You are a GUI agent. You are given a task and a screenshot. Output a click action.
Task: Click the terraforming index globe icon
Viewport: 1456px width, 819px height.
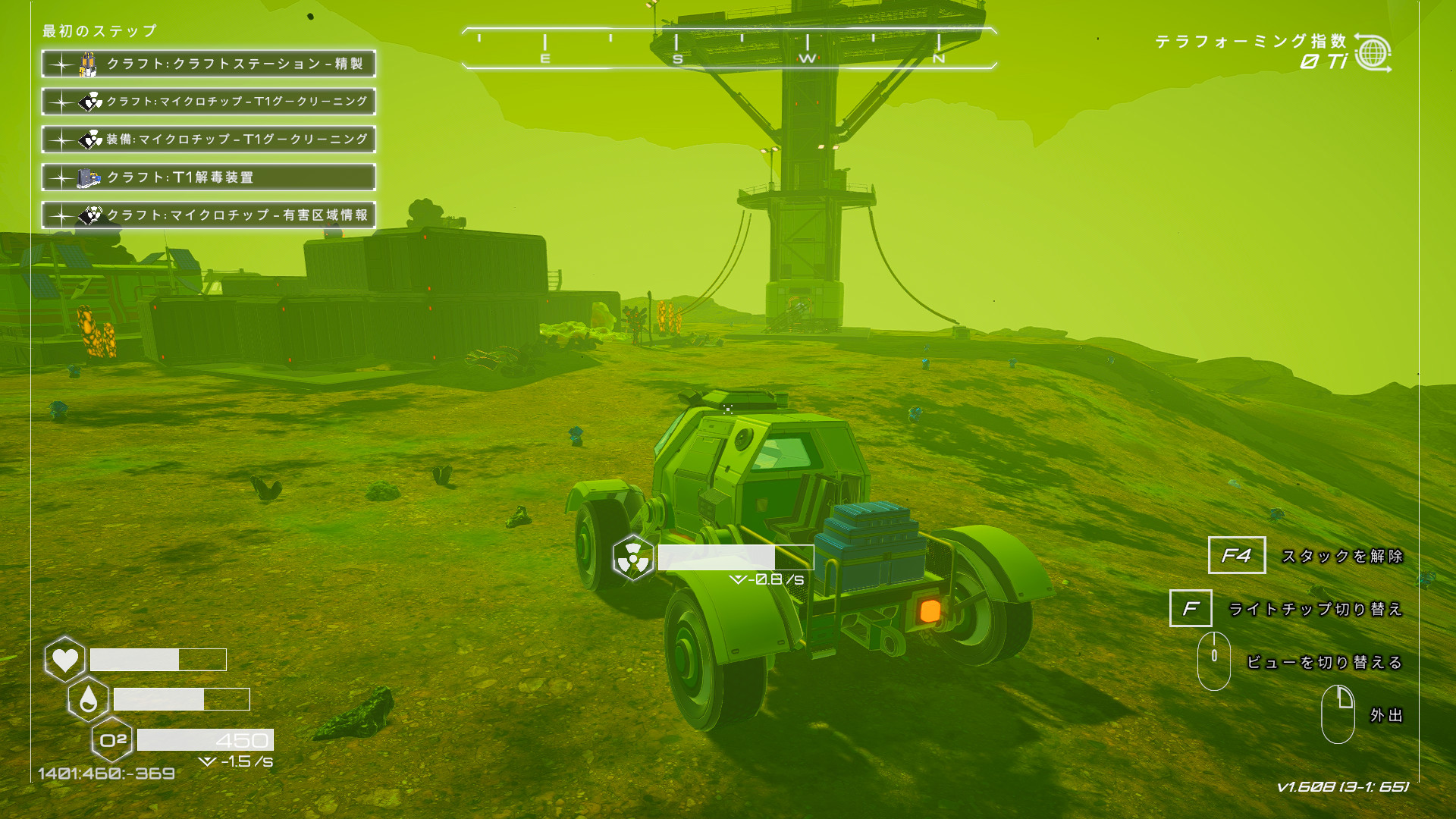(x=1373, y=53)
